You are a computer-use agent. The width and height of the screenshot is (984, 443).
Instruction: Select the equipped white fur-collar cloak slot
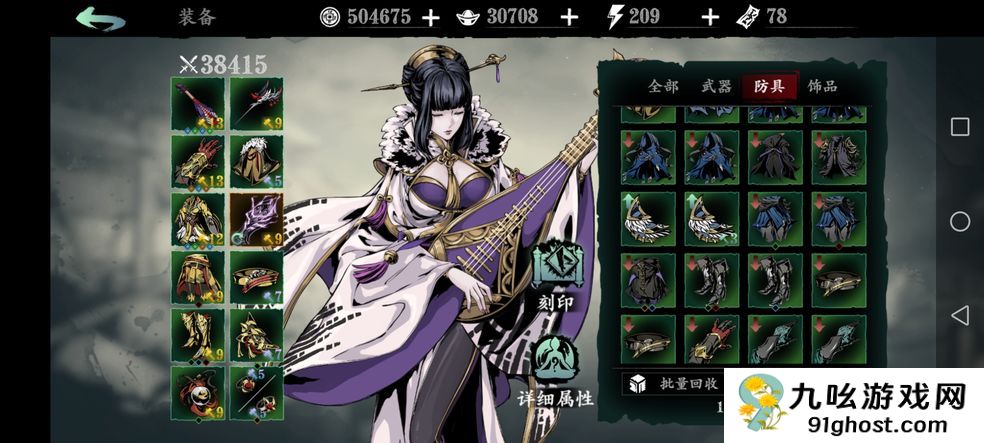(256, 160)
